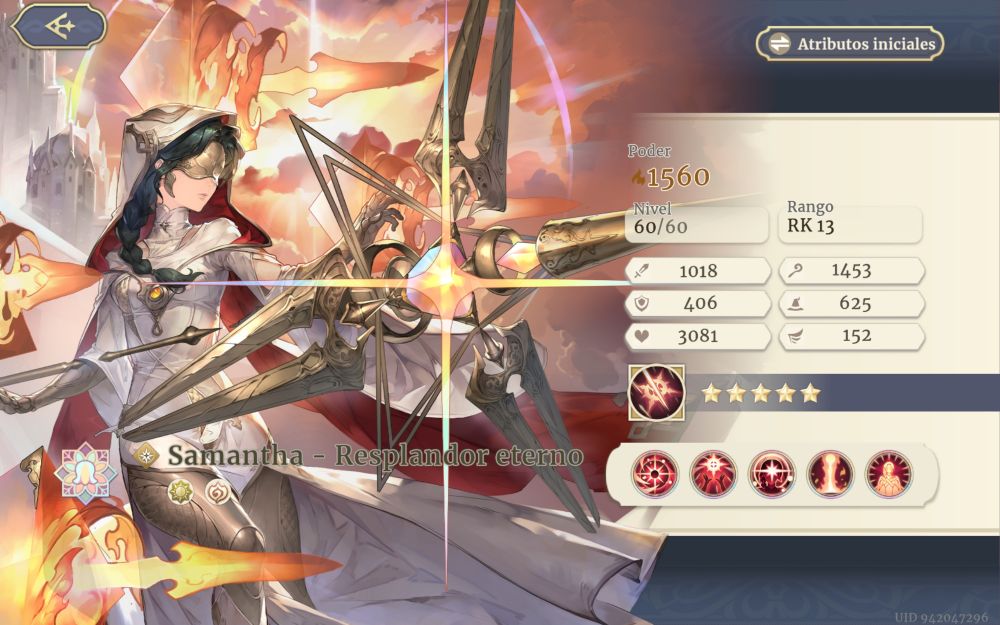Open the praying figure skill icon

point(888,473)
